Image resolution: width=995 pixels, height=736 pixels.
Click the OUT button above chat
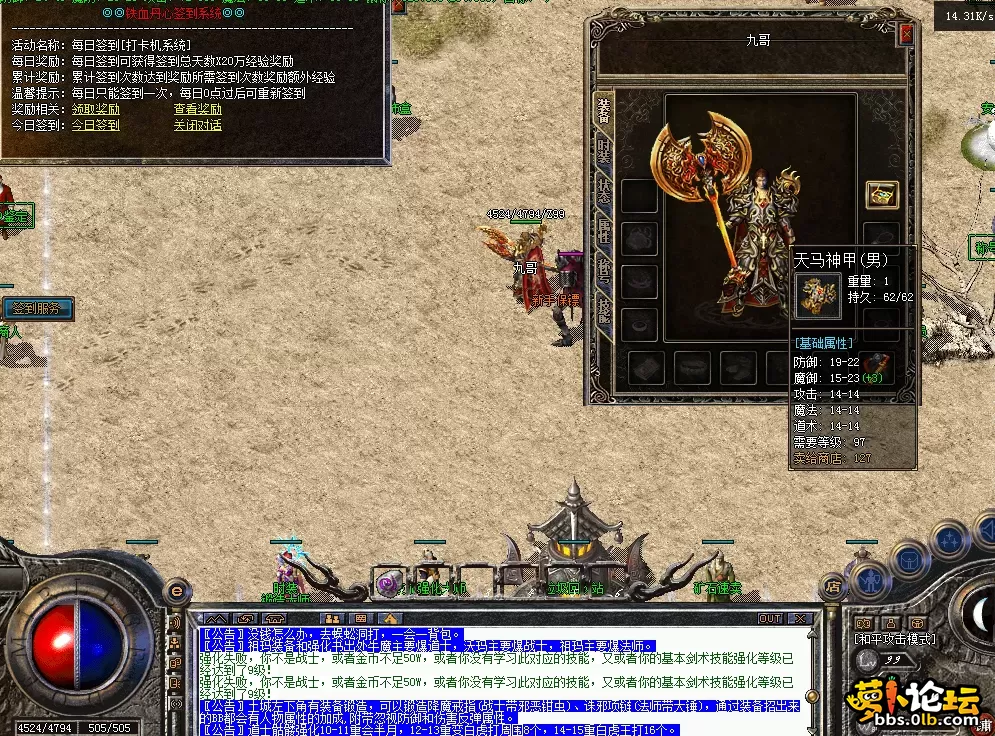[x=769, y=619]
